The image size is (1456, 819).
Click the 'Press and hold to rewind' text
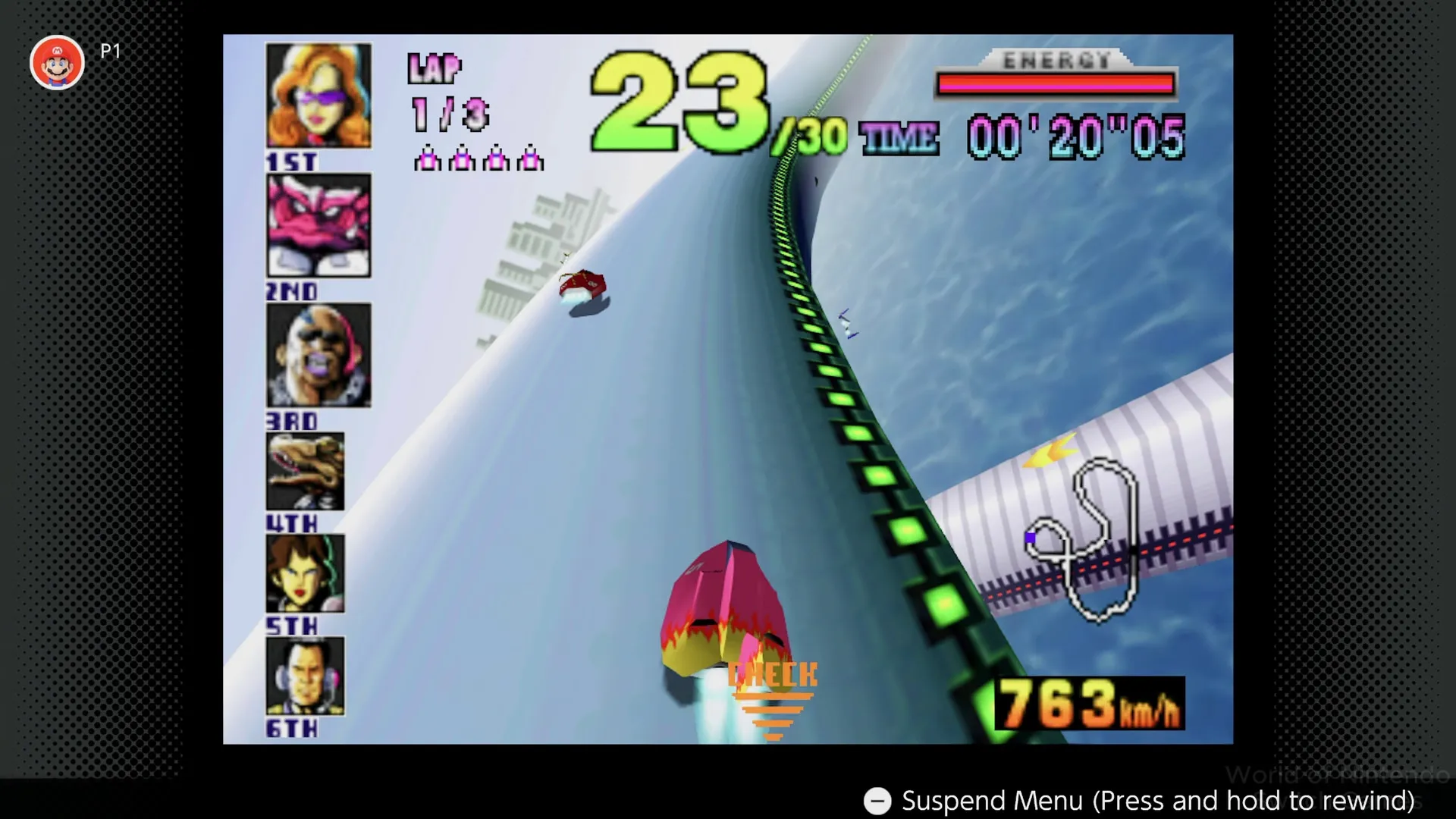pos(1251,801)
